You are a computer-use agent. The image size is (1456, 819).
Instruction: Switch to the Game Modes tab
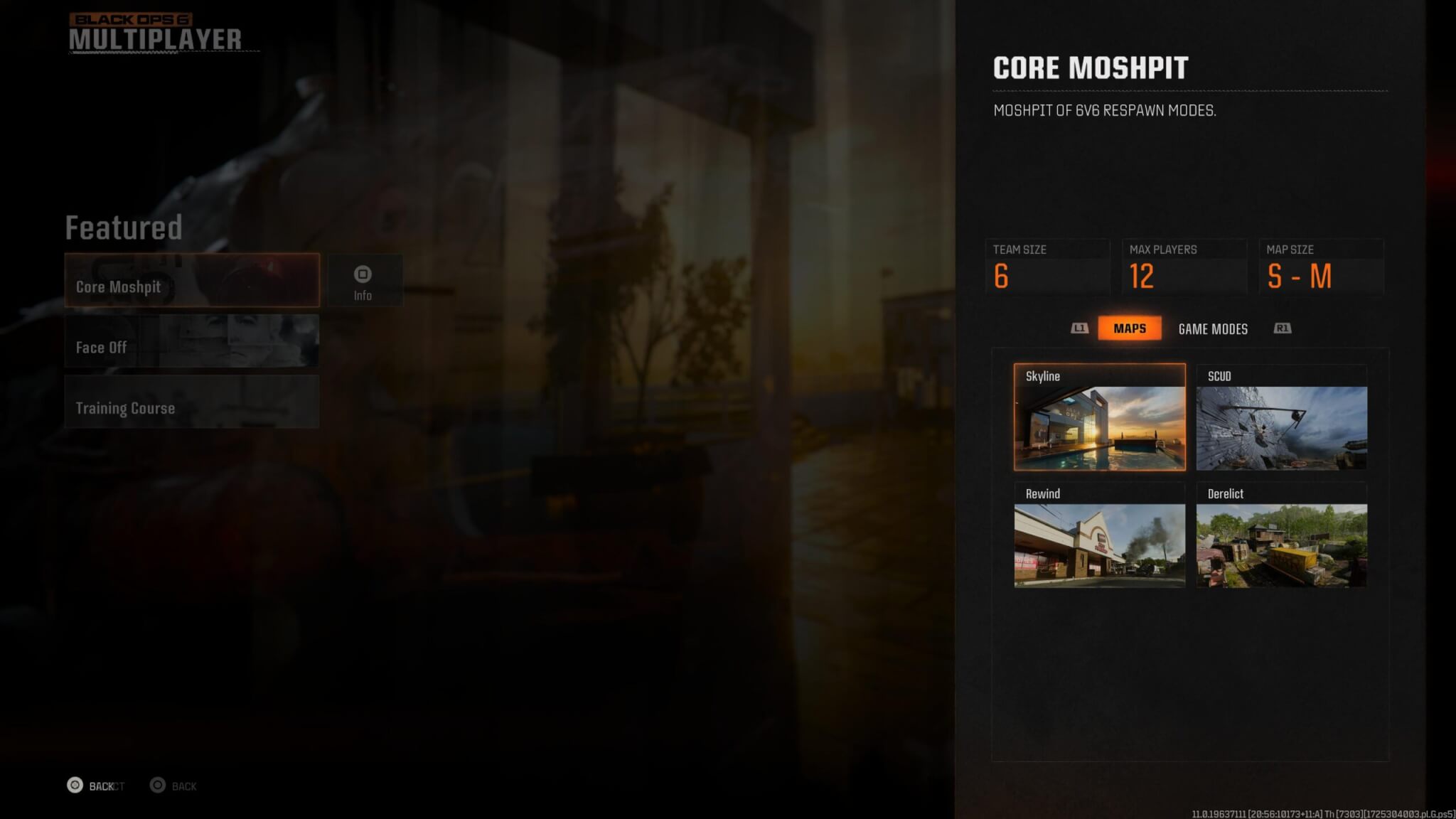click(x=1213, y=329)
